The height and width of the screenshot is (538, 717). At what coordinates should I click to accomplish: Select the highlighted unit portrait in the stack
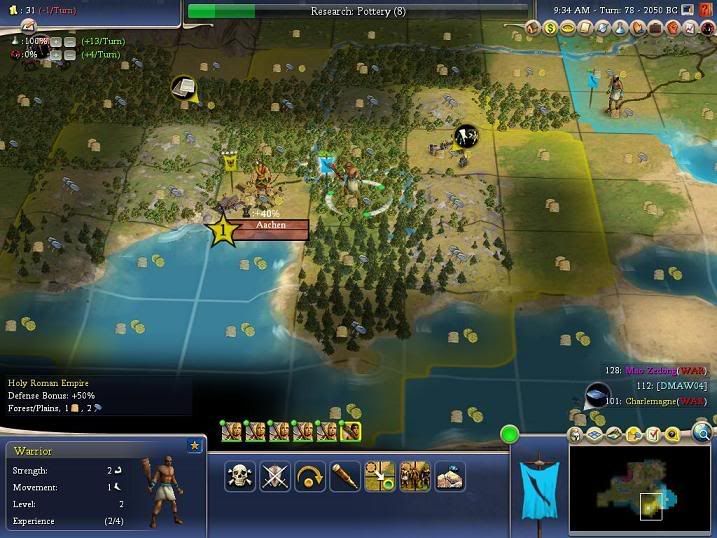(349, 432)
